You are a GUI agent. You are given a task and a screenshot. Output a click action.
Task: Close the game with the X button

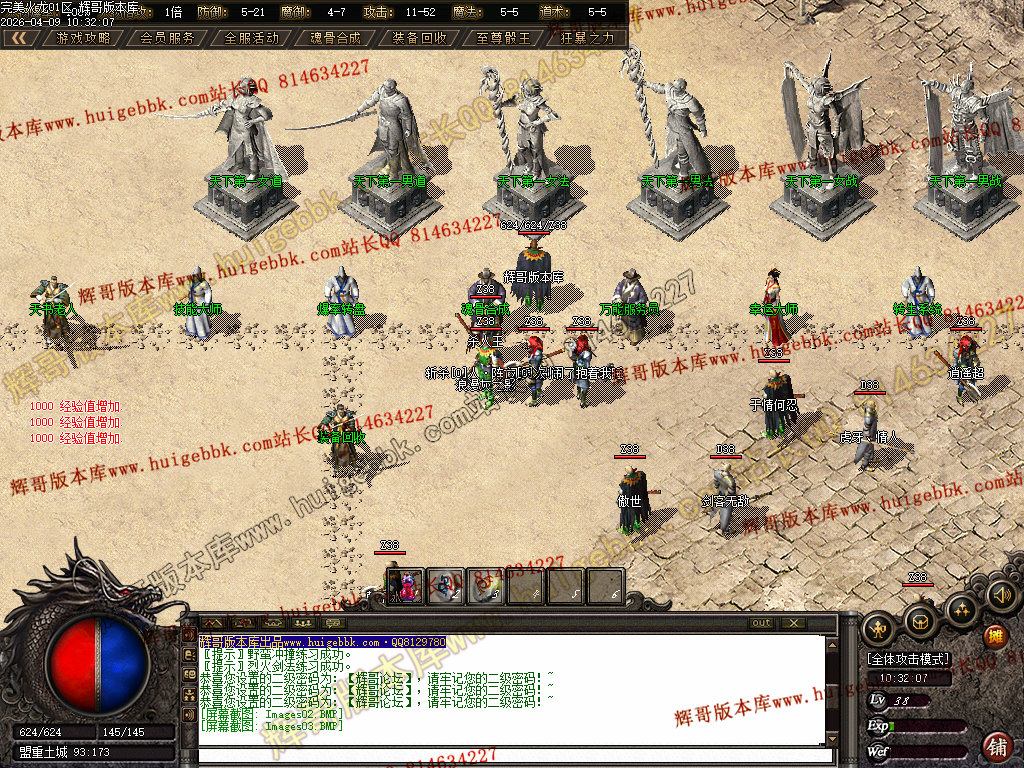coord(793,623)
